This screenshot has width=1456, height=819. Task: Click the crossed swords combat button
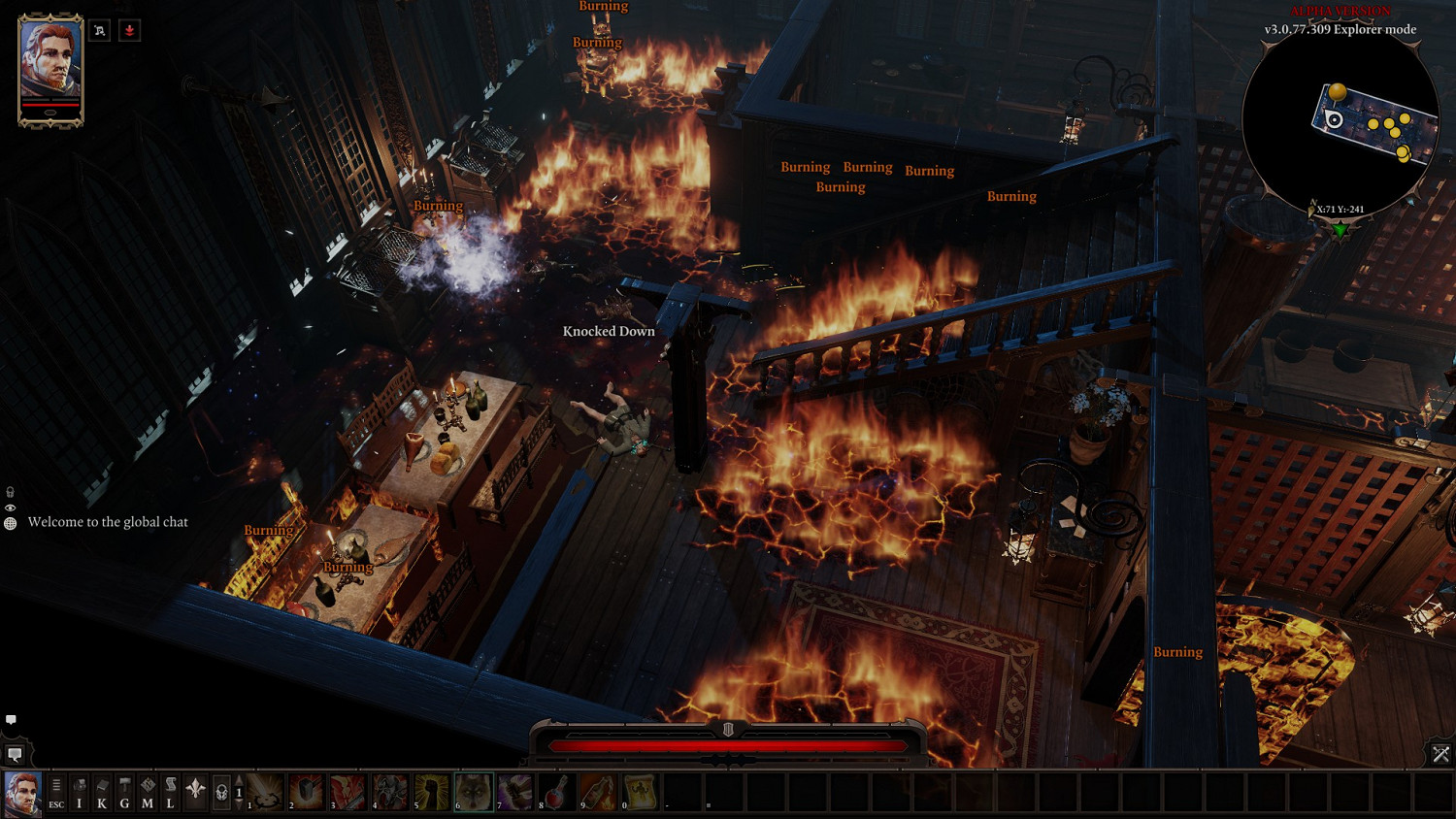point(1440,754)
